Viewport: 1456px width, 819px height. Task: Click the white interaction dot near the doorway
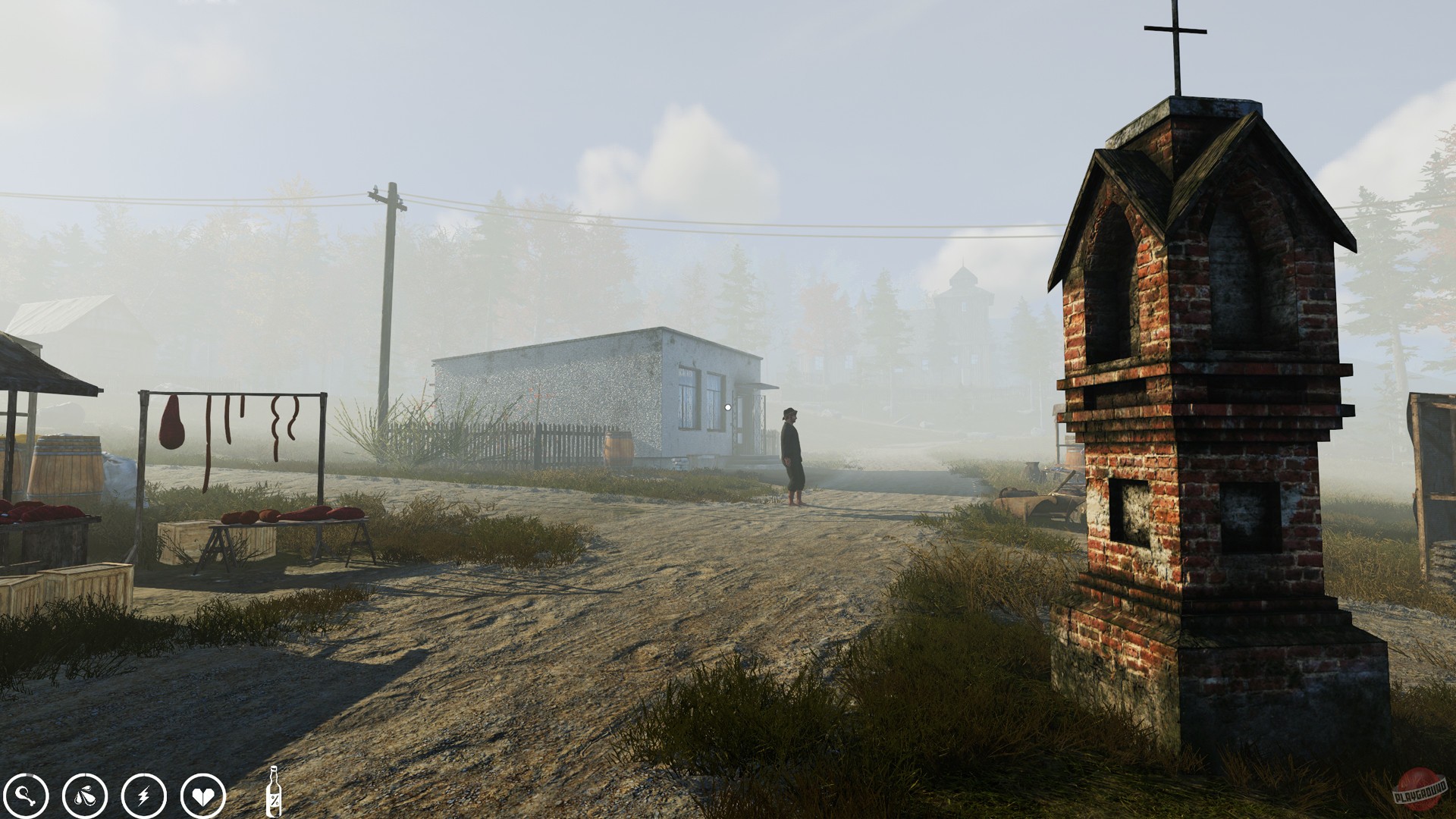(x=728, y=407)
